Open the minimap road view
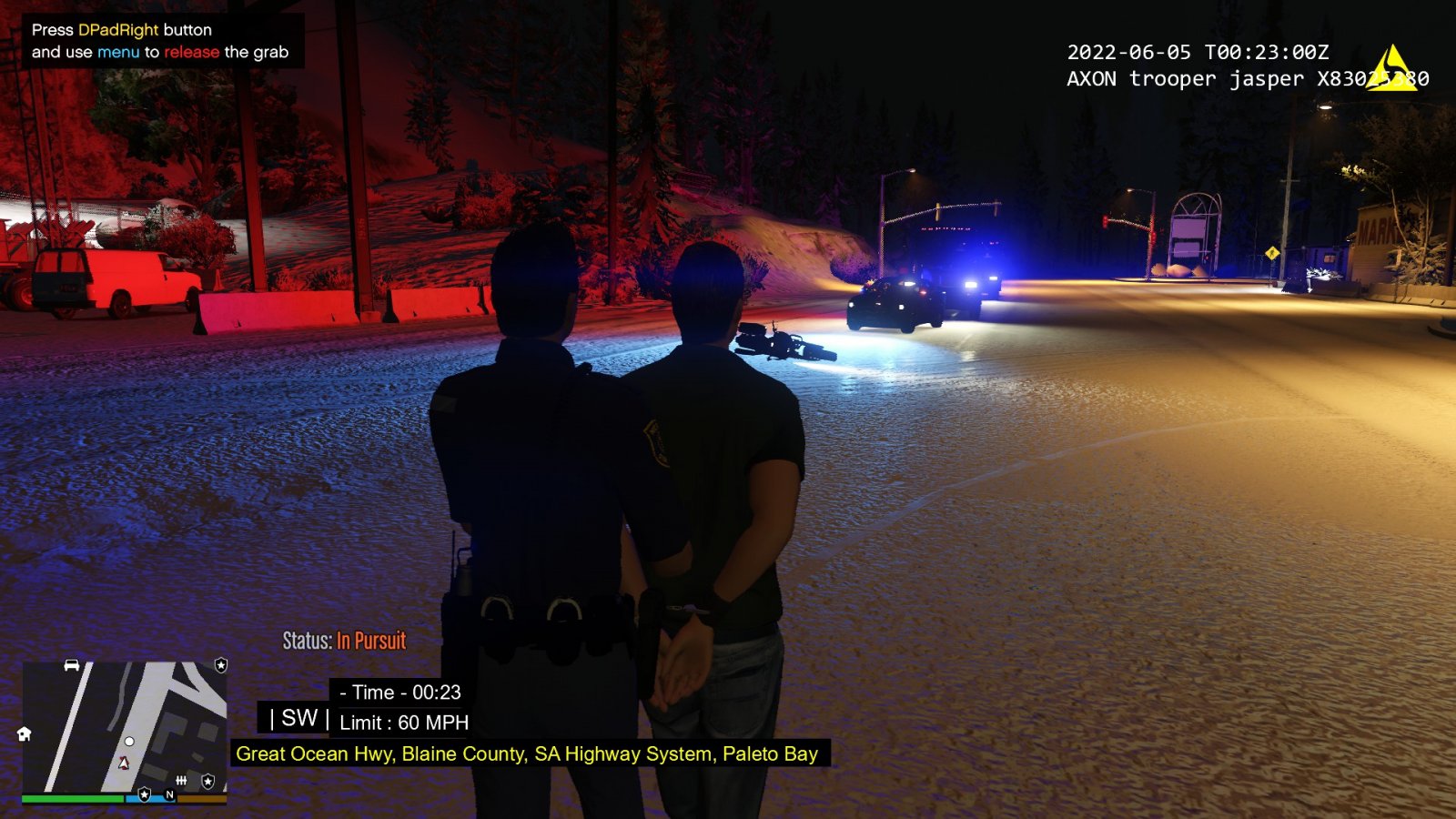The width and height of the screenshot is (1456, 819). (125, 726)
